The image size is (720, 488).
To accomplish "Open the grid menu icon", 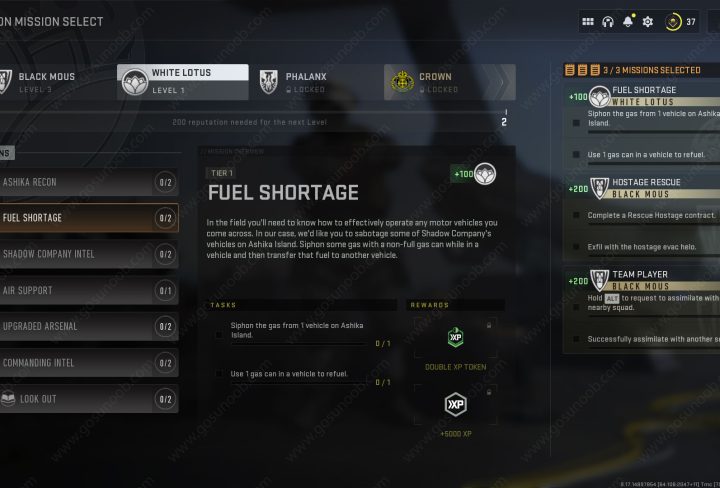I will tap(587, 21).
